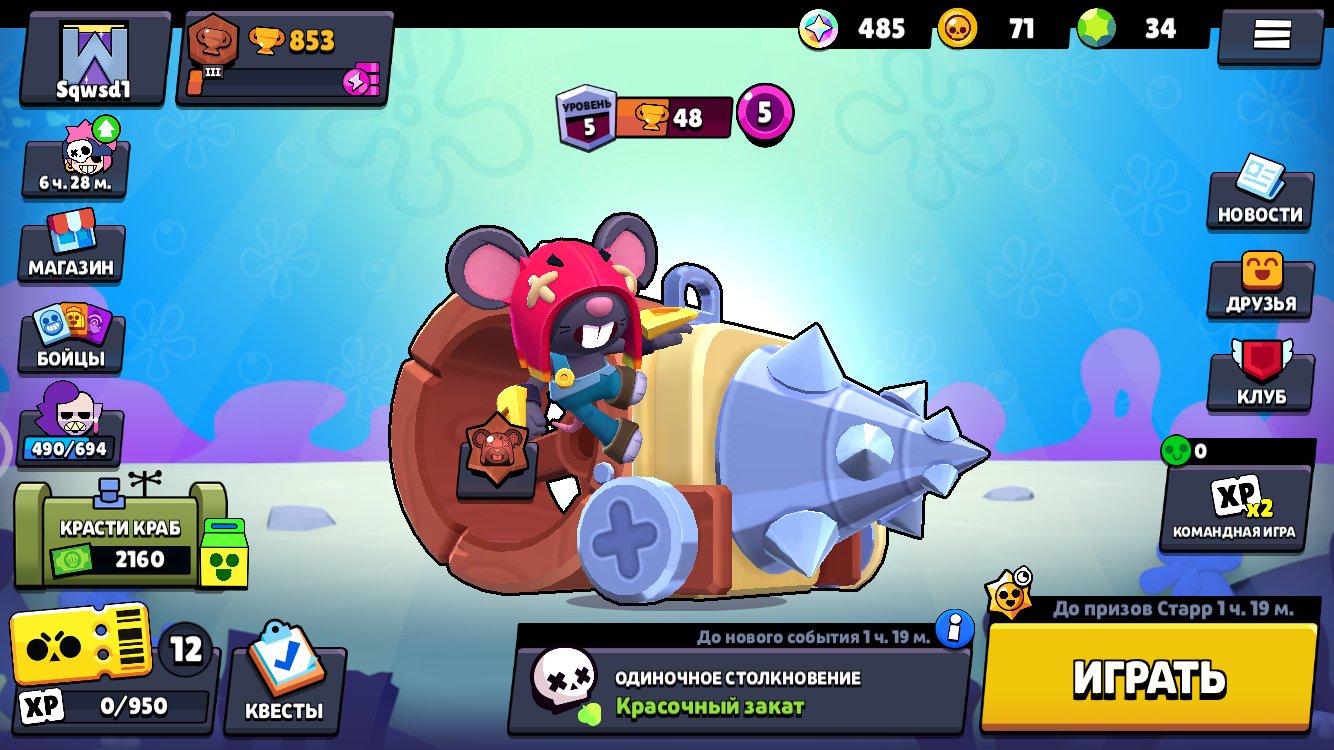Open the trophy road with 853 trophies
Viewport: 1334px width, 750px height.
tap(284, 60)
